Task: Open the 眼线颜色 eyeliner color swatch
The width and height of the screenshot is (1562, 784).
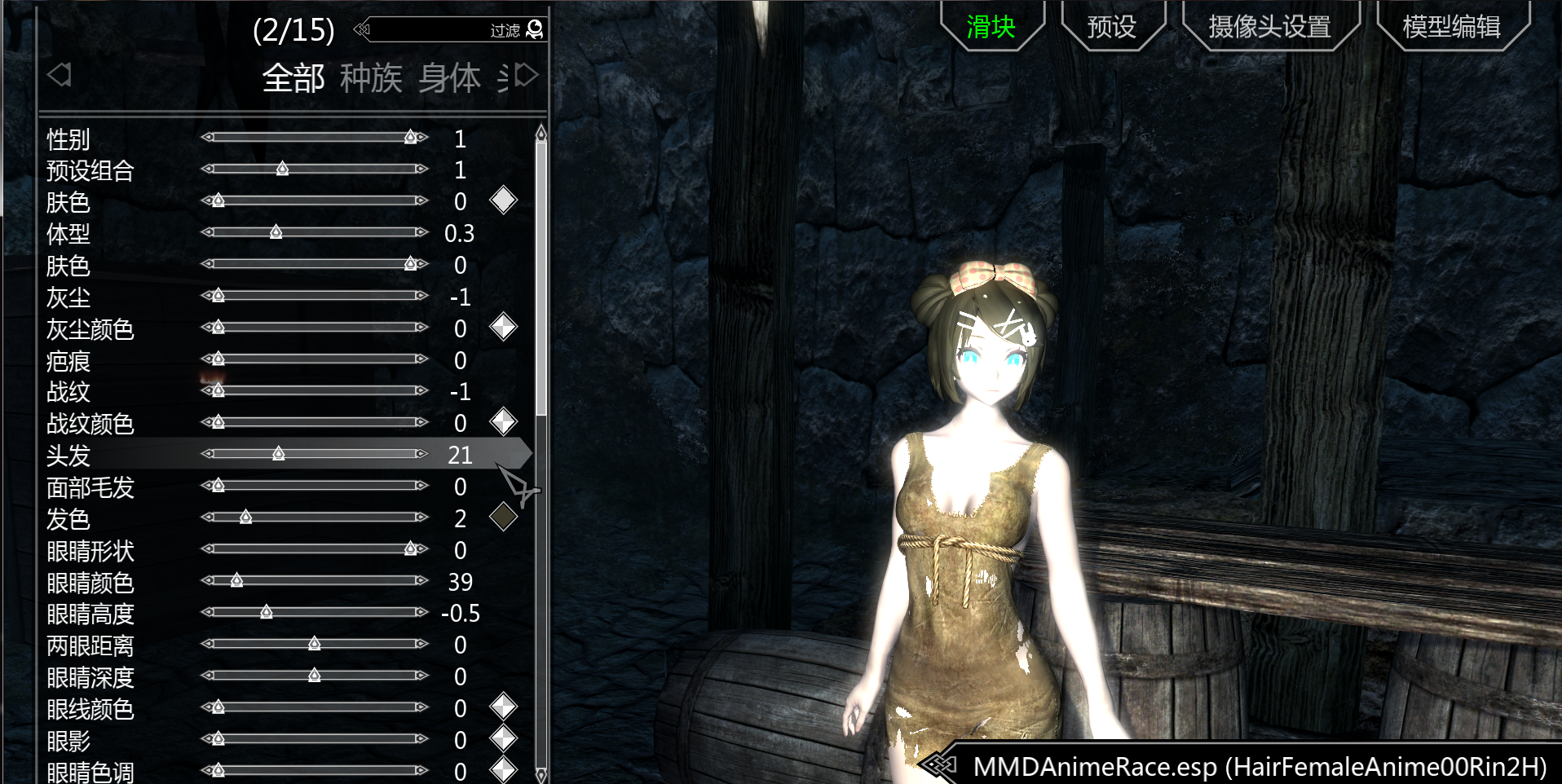Action: pyautogui.click(x=503, y=707)
